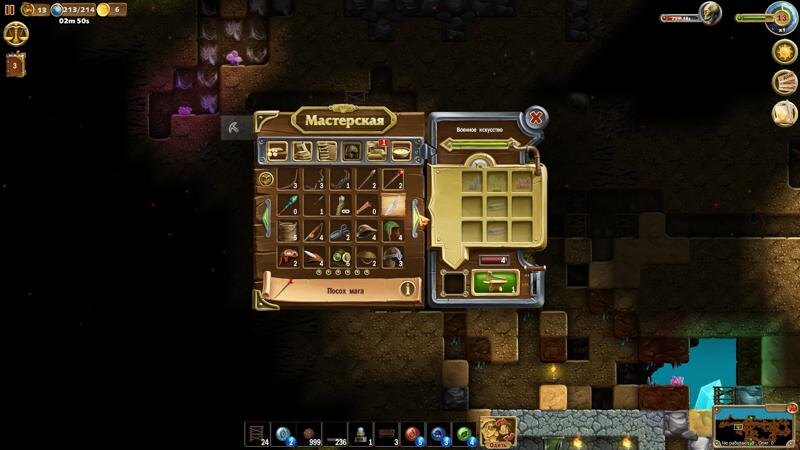This screenshot has height=450, width=800.
Task: Select the ladder hotbar slot
Action: 258,432
